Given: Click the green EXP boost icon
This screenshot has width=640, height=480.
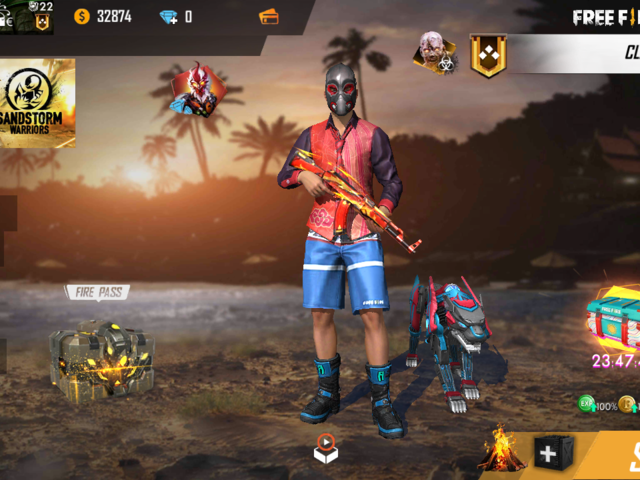Looking at the screenshot, I should pos(587,404).
